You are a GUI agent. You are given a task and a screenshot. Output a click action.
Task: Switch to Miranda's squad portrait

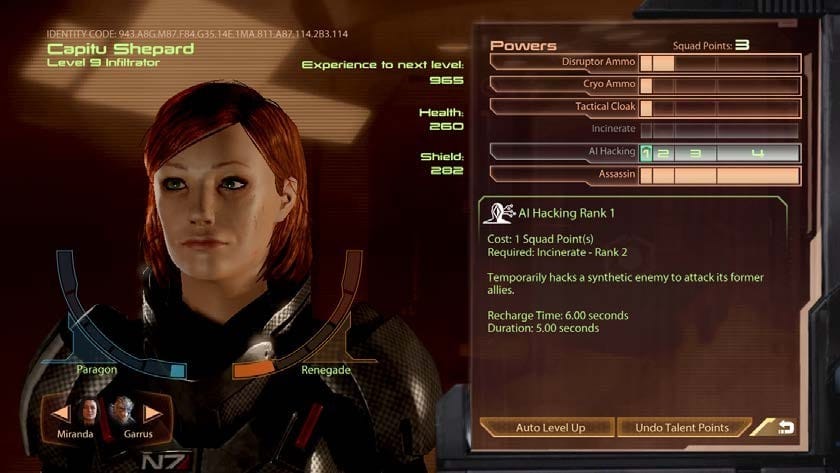tap(90, 411)
